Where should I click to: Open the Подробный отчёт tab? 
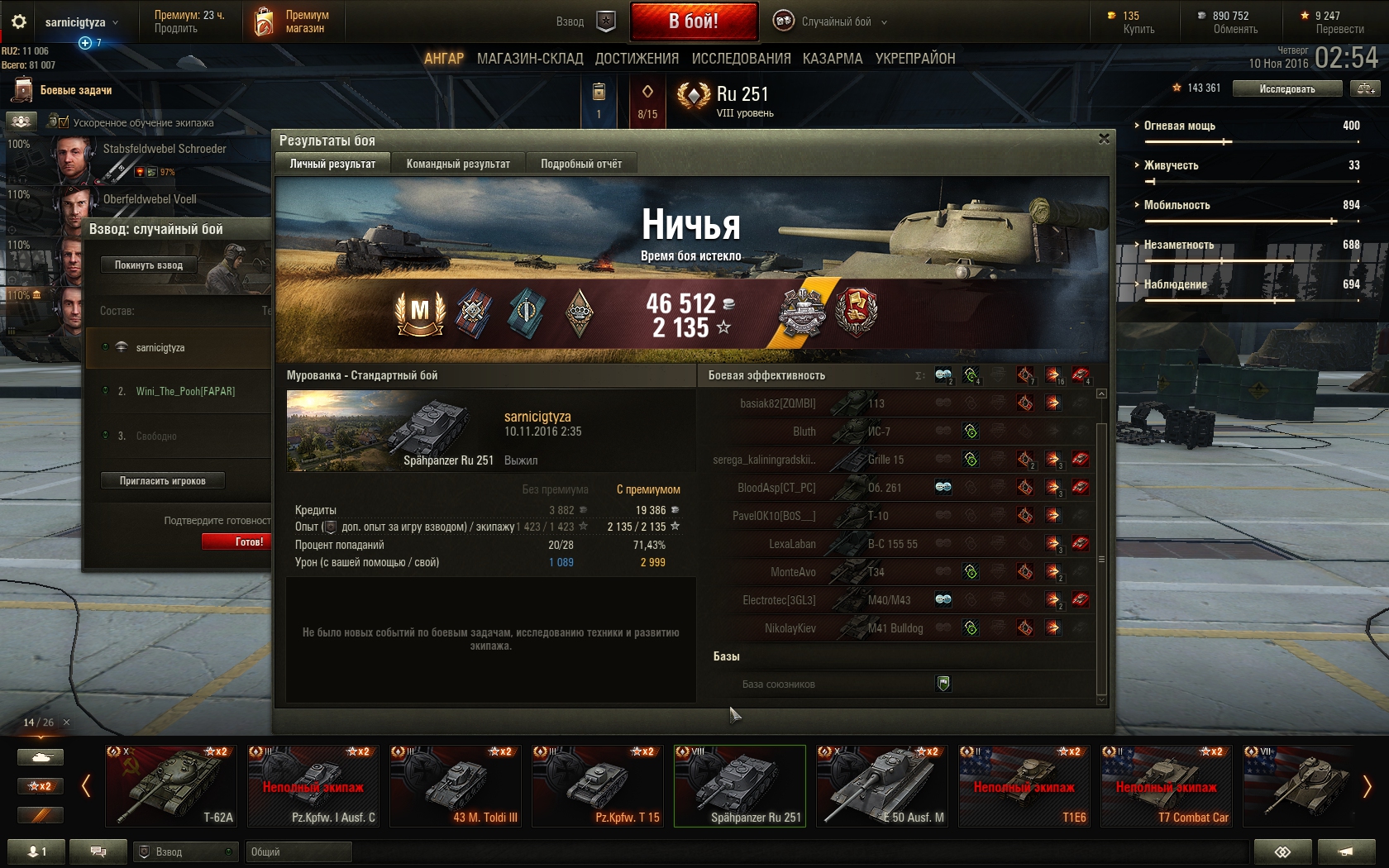581,164
